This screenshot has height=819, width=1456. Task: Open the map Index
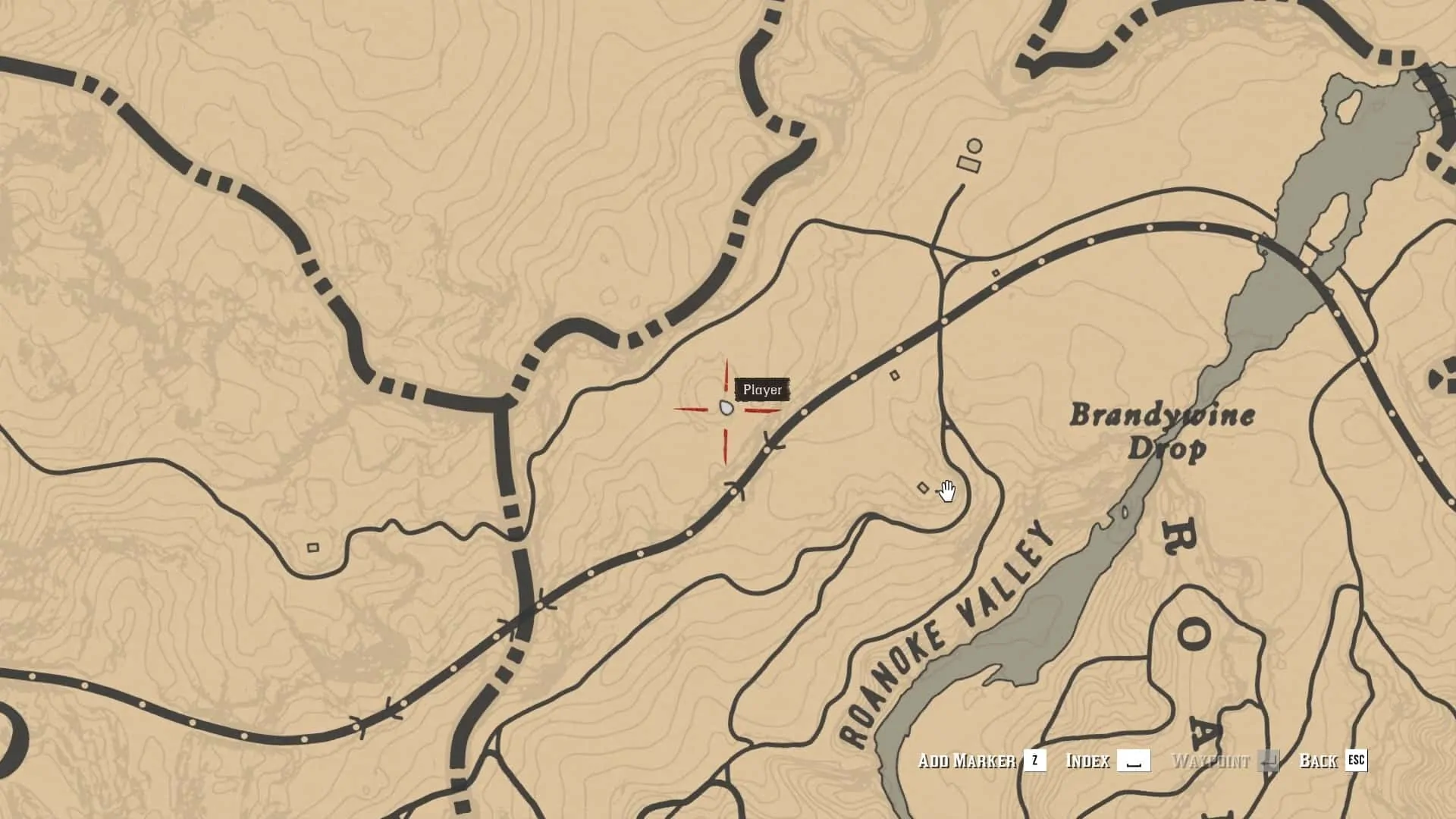click(1106, 761)
